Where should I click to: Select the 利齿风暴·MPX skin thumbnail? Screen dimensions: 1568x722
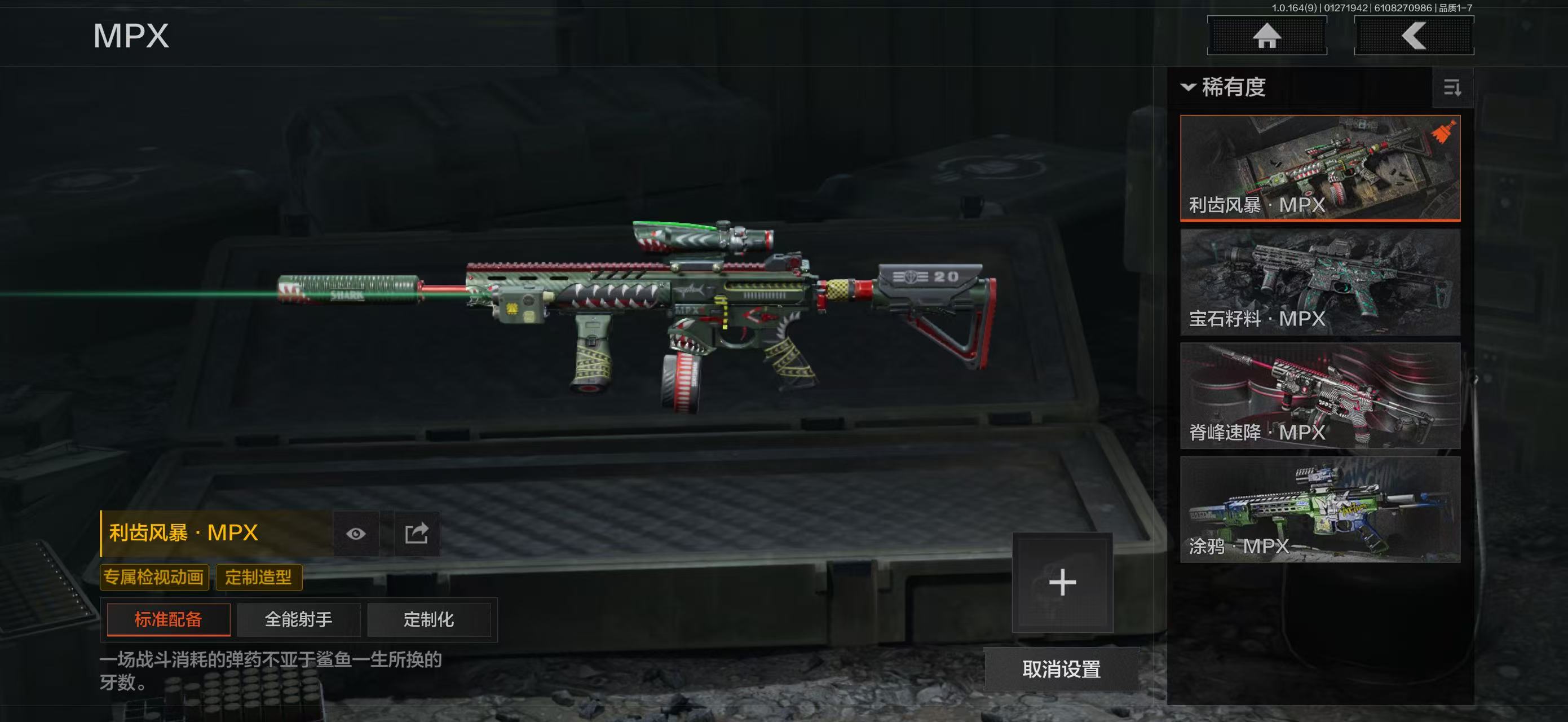tap(1320, 168)
